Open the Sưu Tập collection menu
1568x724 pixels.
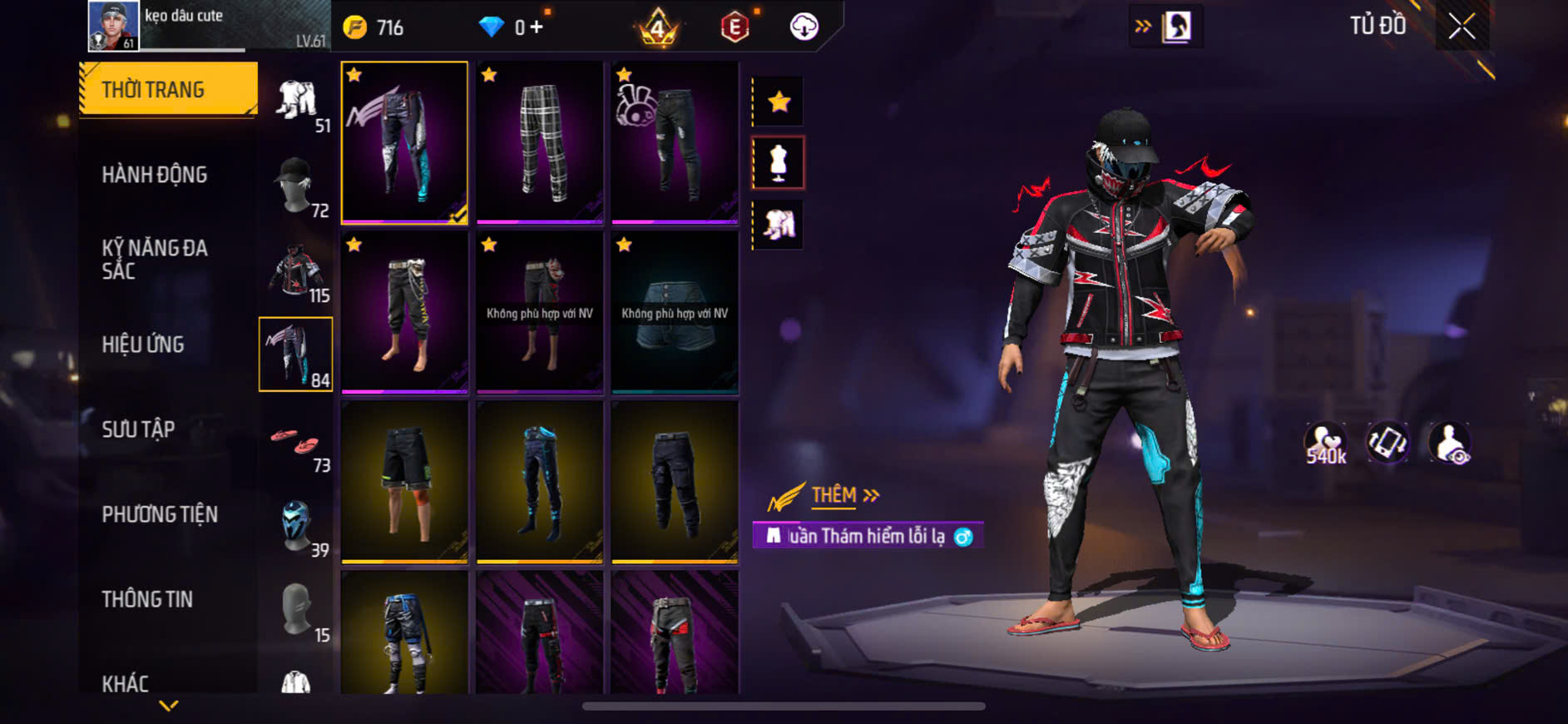(x=138, y=429)
